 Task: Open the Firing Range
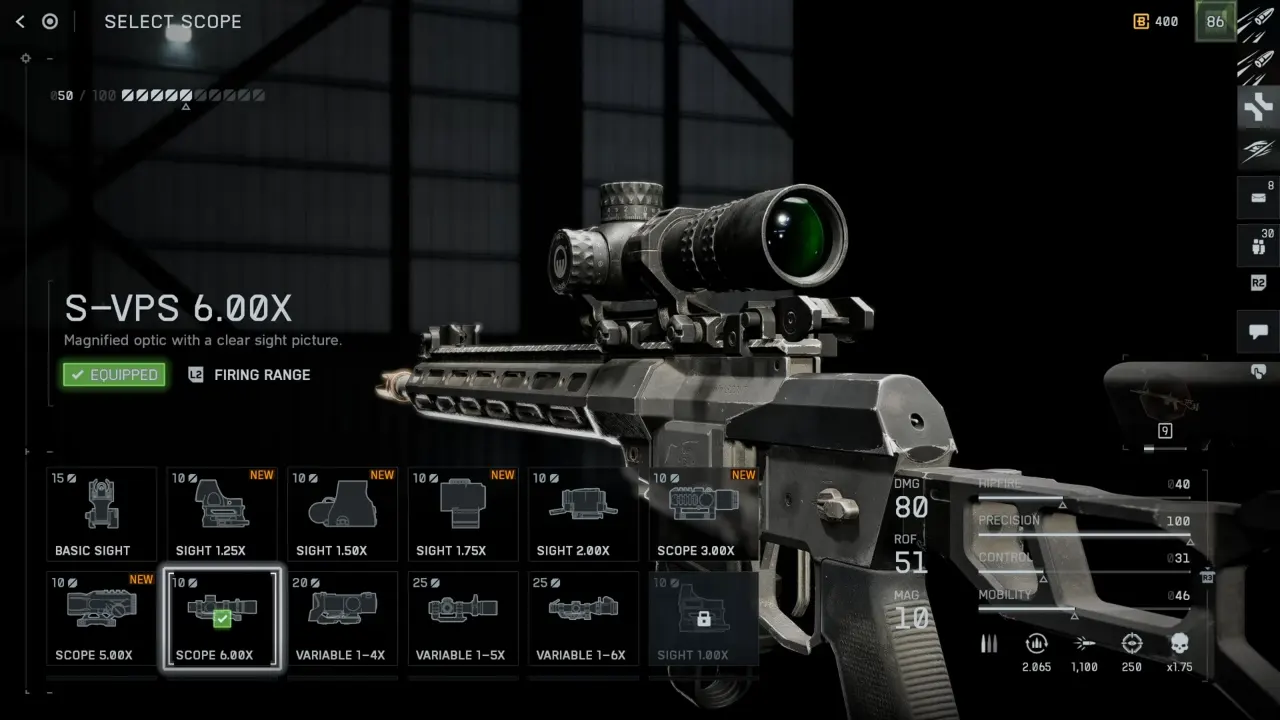click(x=250, y=375)
